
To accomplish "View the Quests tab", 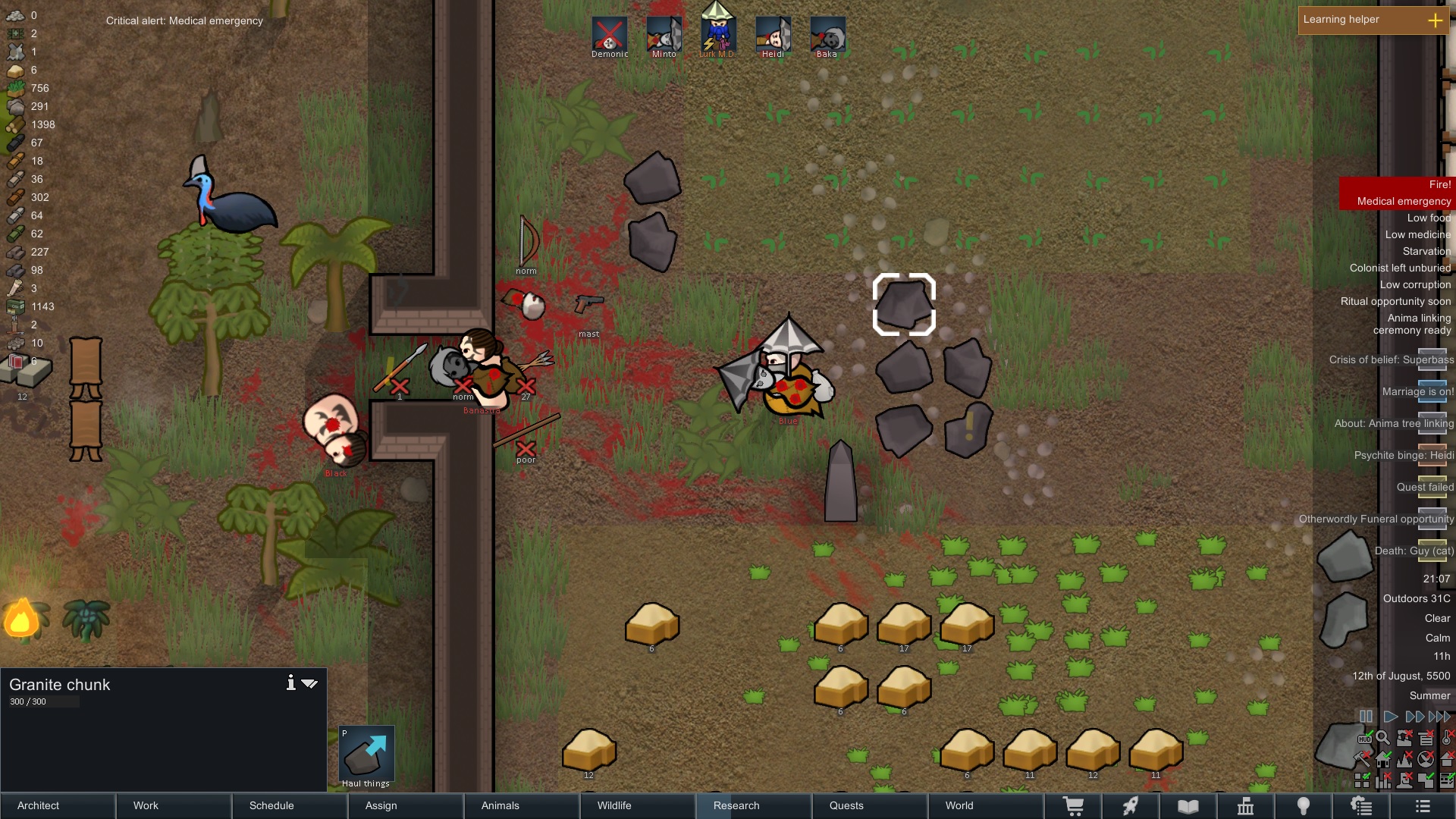I will tap(870, 805).
